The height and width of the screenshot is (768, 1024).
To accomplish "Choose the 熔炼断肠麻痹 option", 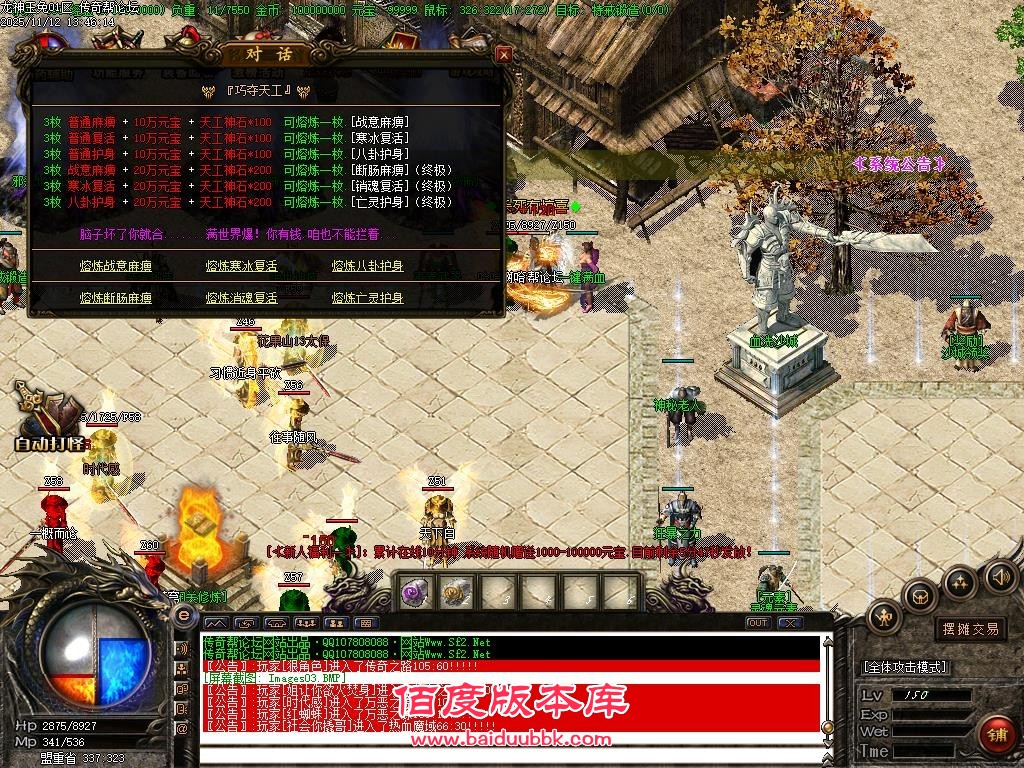I will [x=115, y=298].
